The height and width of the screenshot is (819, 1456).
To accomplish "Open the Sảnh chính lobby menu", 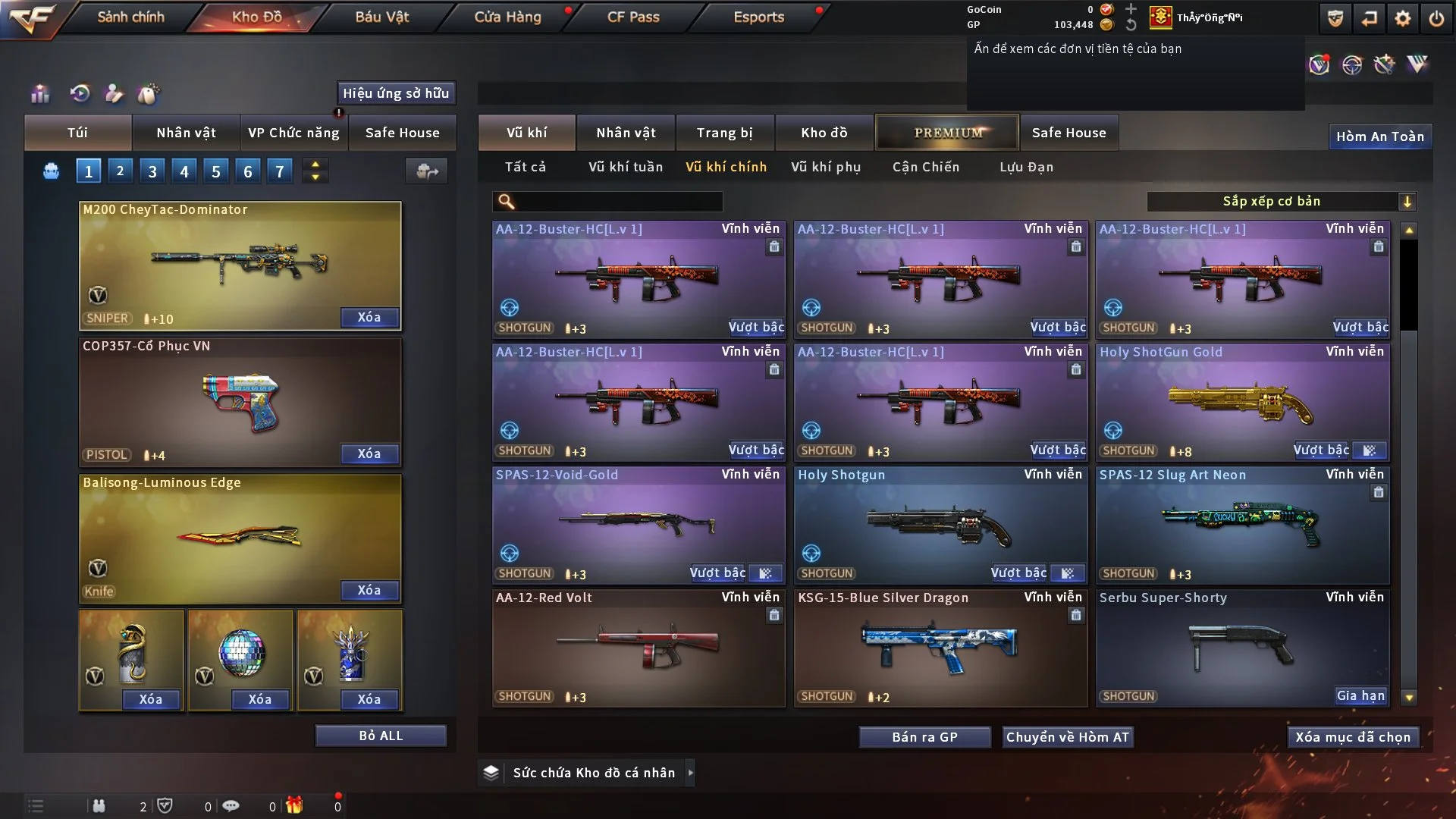I will [130, 17].
